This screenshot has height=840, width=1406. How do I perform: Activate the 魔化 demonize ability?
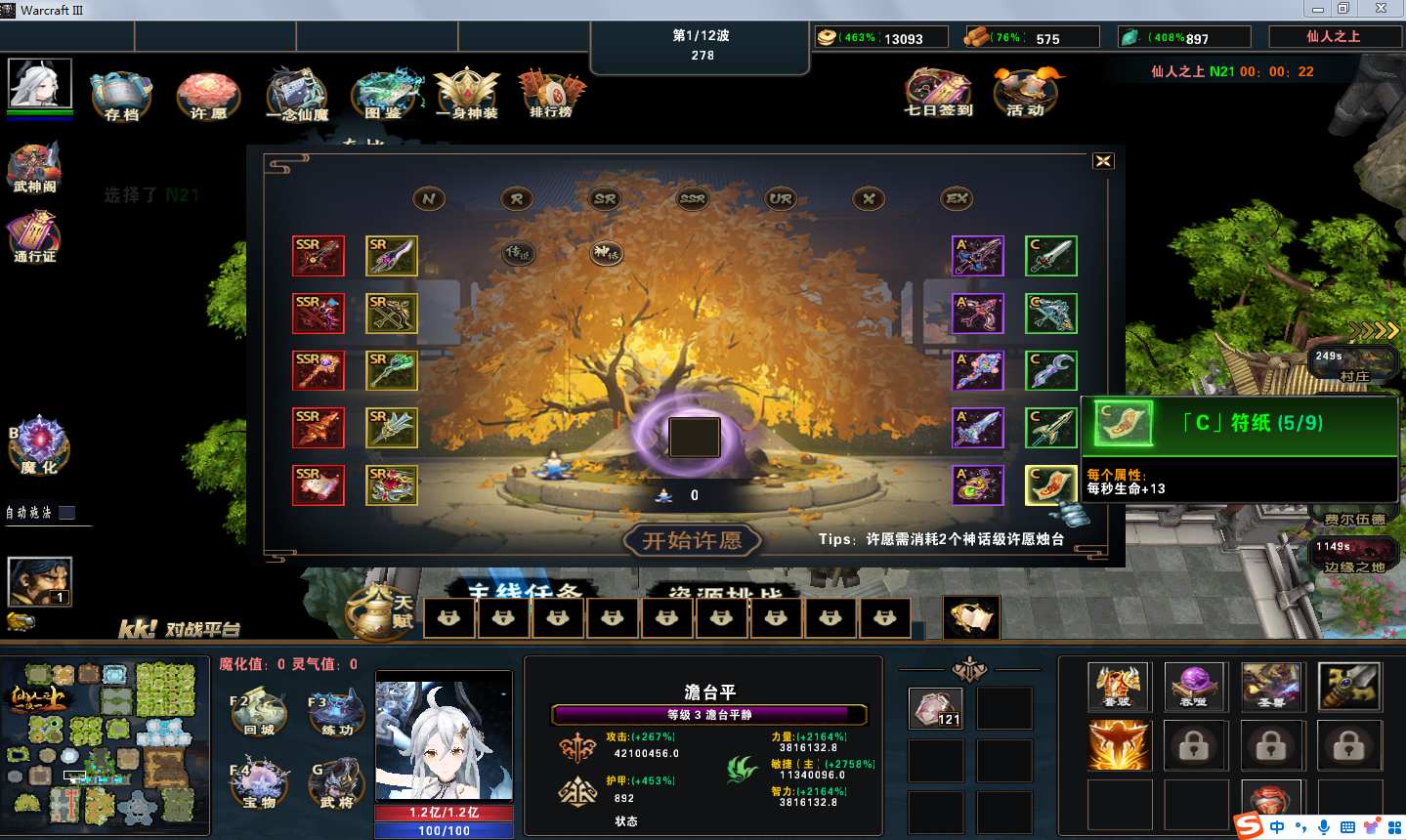(39, 444)
